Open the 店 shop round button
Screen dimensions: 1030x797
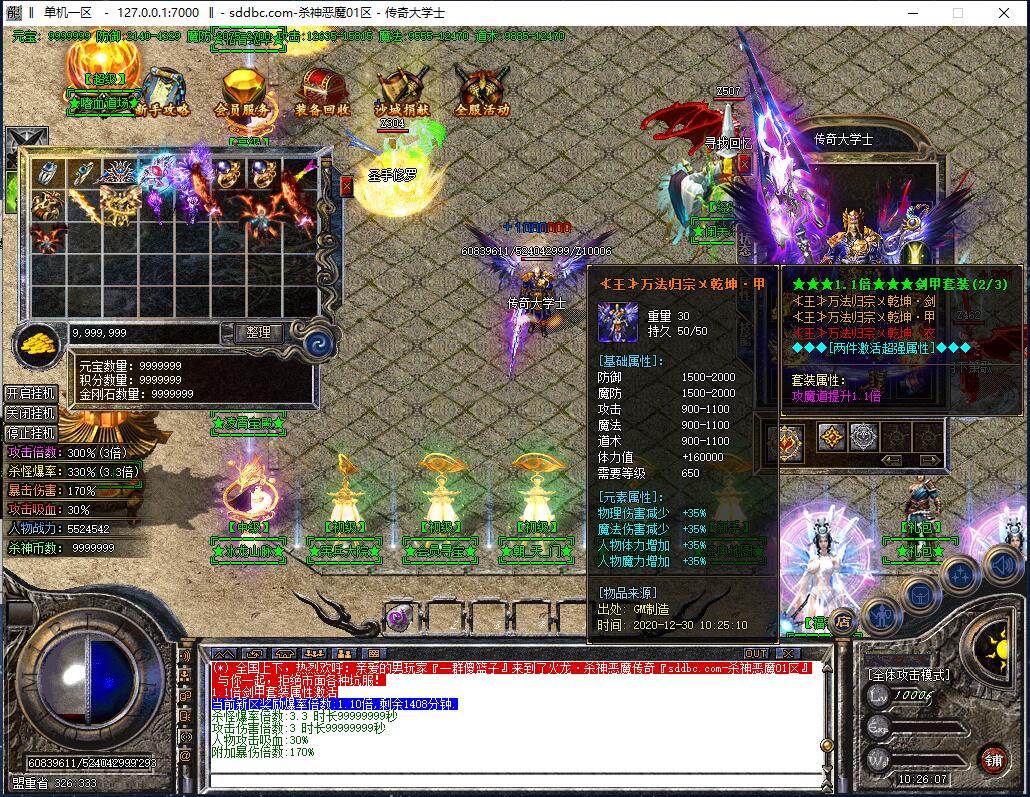click(x=843, y=620)
